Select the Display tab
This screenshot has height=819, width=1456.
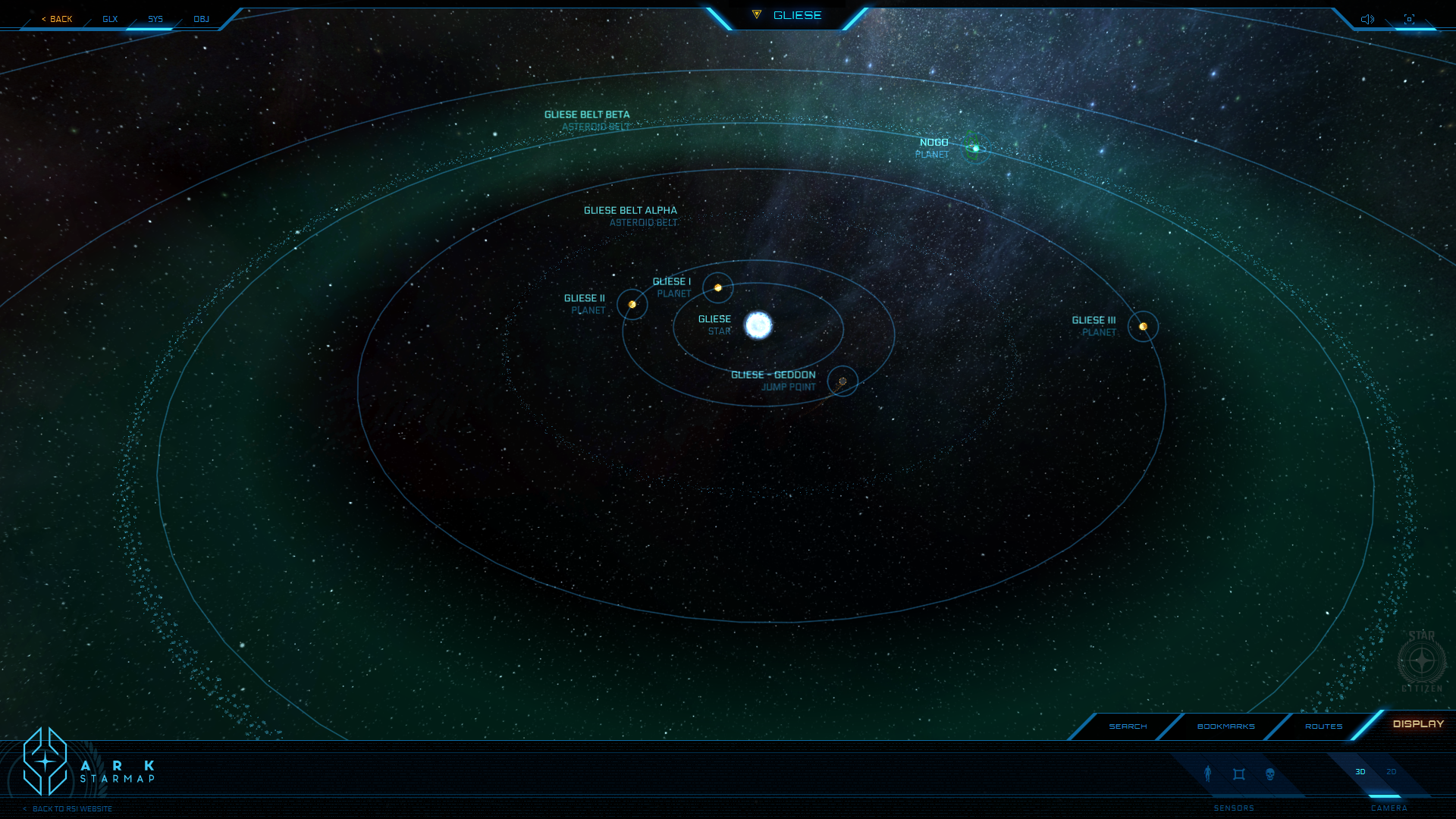[1418, 724]
